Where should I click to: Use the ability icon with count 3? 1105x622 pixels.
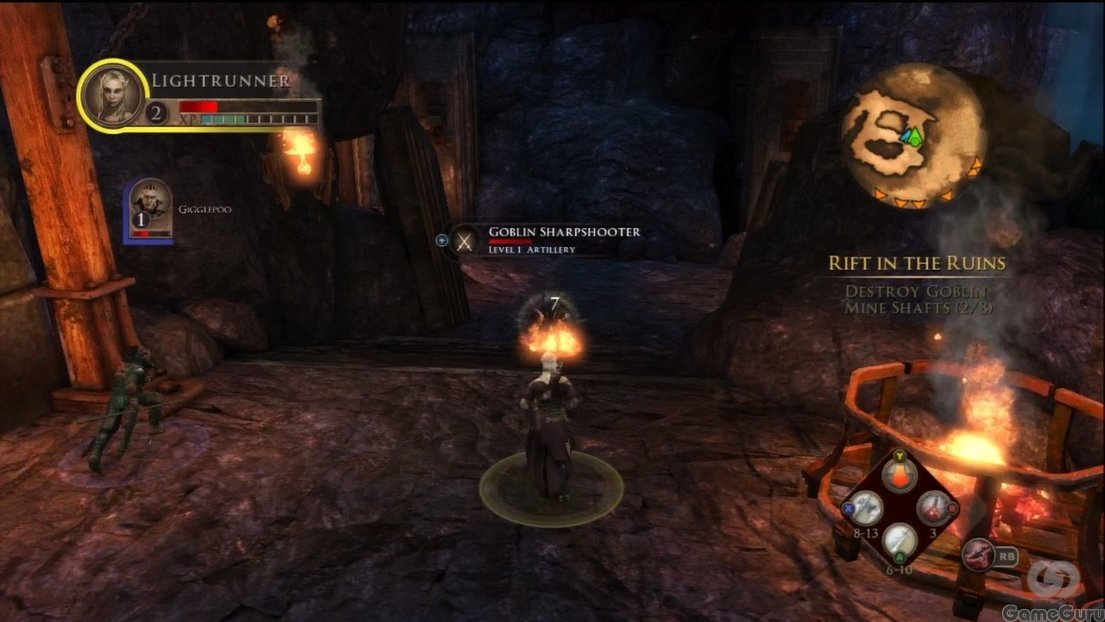(935, 508)
